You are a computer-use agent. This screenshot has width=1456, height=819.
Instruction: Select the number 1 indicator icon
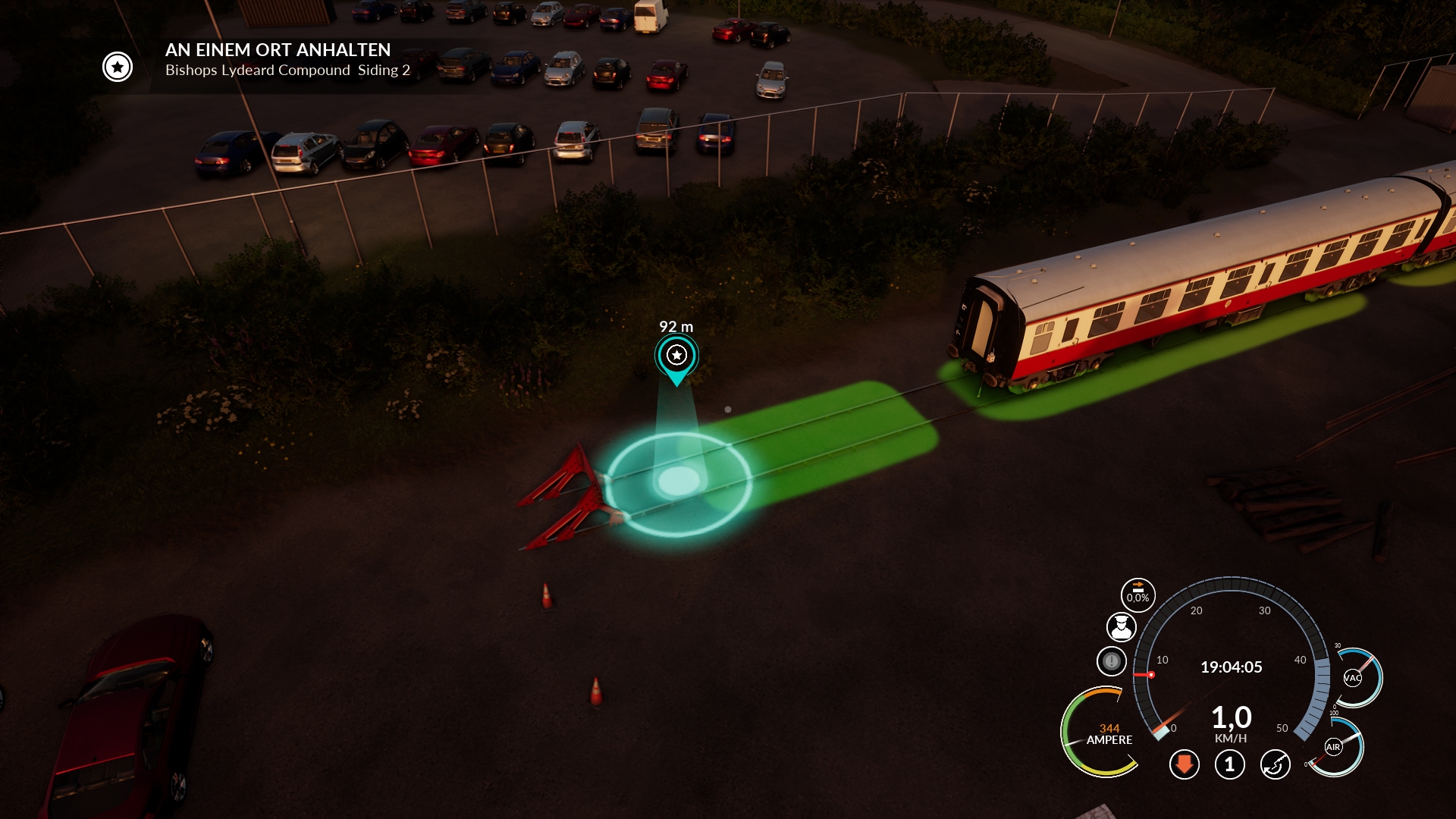click(x=1229, y=764)
